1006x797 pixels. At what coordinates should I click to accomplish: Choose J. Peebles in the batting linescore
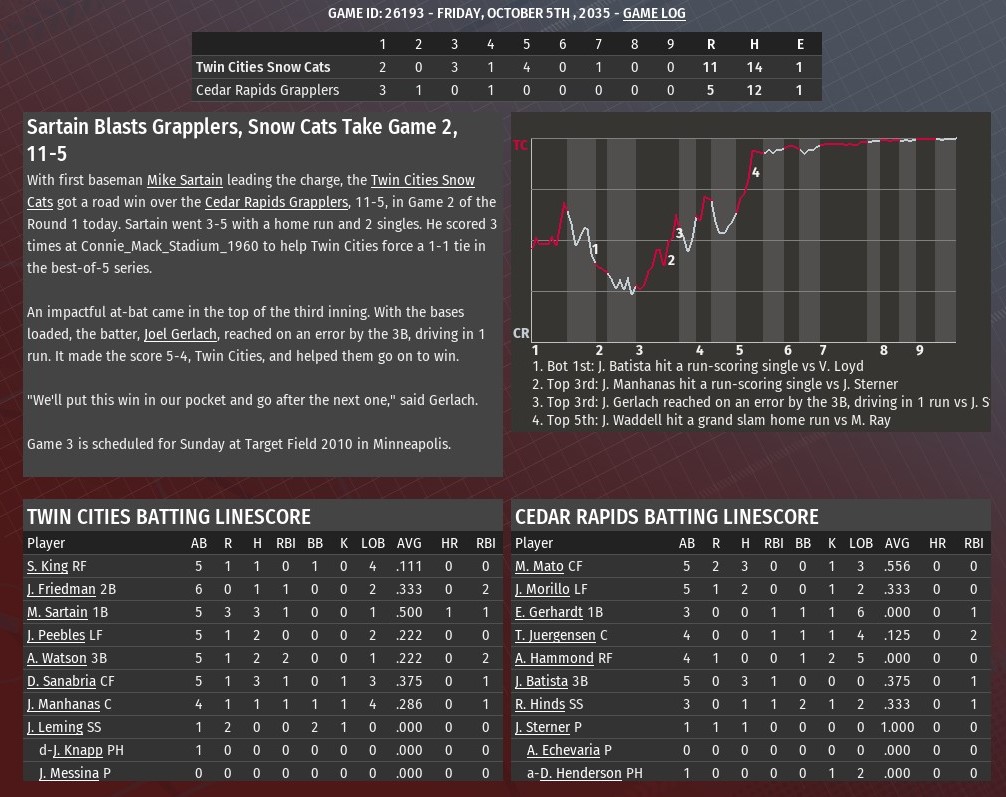point(56,635)
